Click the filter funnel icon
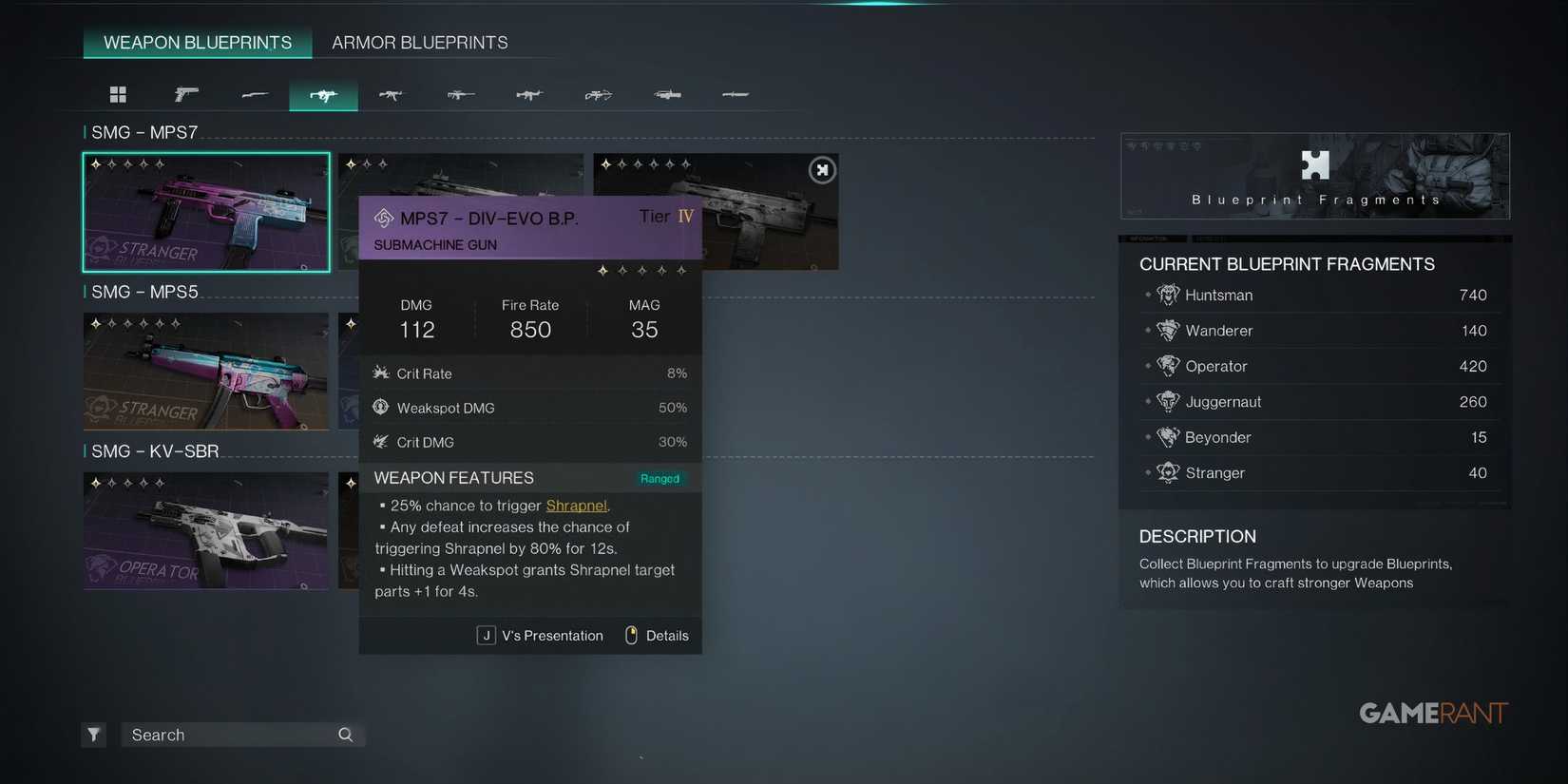The height and width of the screenshot is (784, 1568). point(93,734)
